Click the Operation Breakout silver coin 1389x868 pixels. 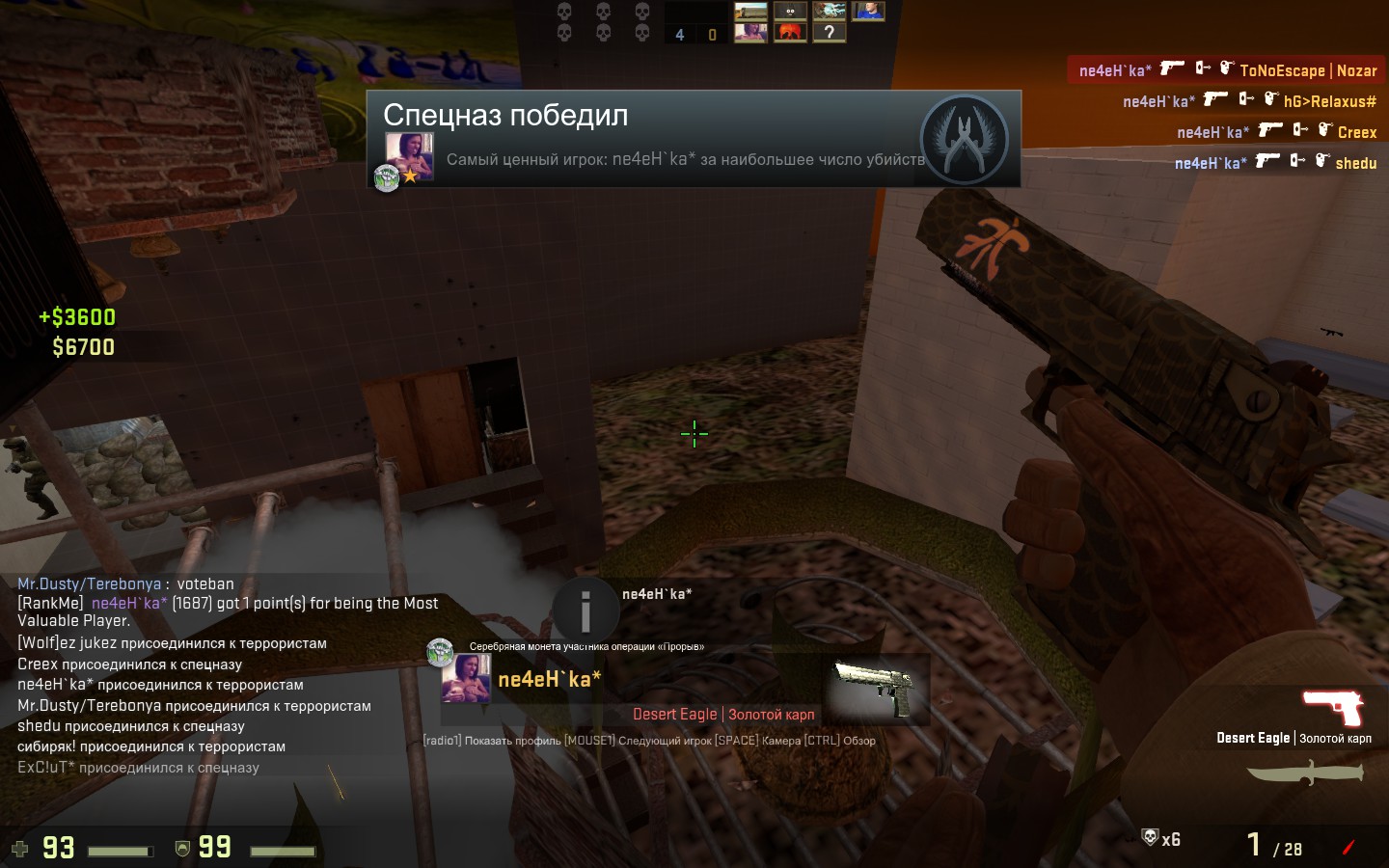coord(440,651)
